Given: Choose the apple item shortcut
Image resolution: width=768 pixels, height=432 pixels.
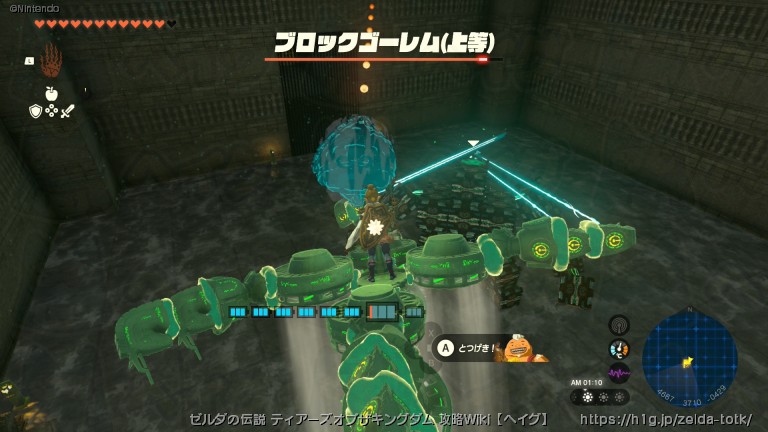Looking at the screenshot, I should coord(51,93).
